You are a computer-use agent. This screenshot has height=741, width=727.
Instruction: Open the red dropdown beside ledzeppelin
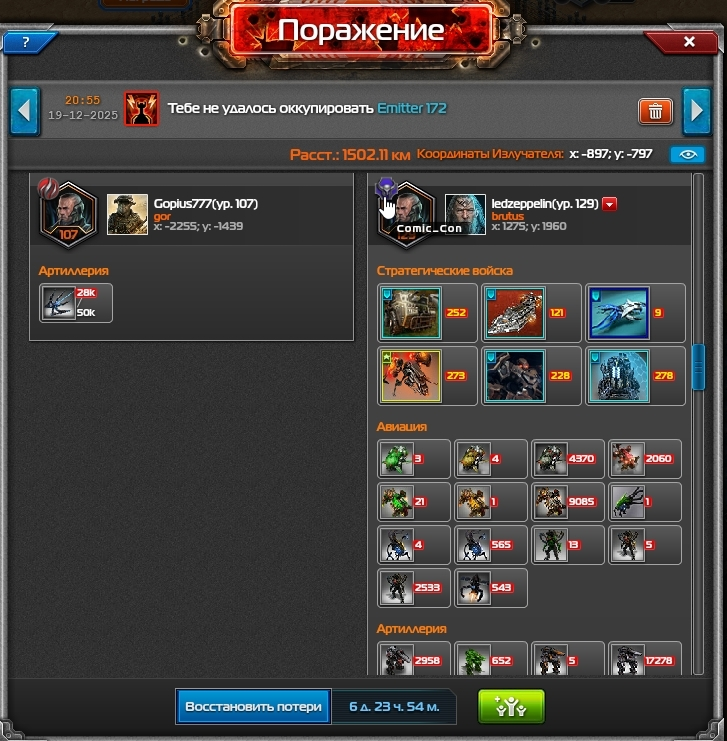point(610,204)
